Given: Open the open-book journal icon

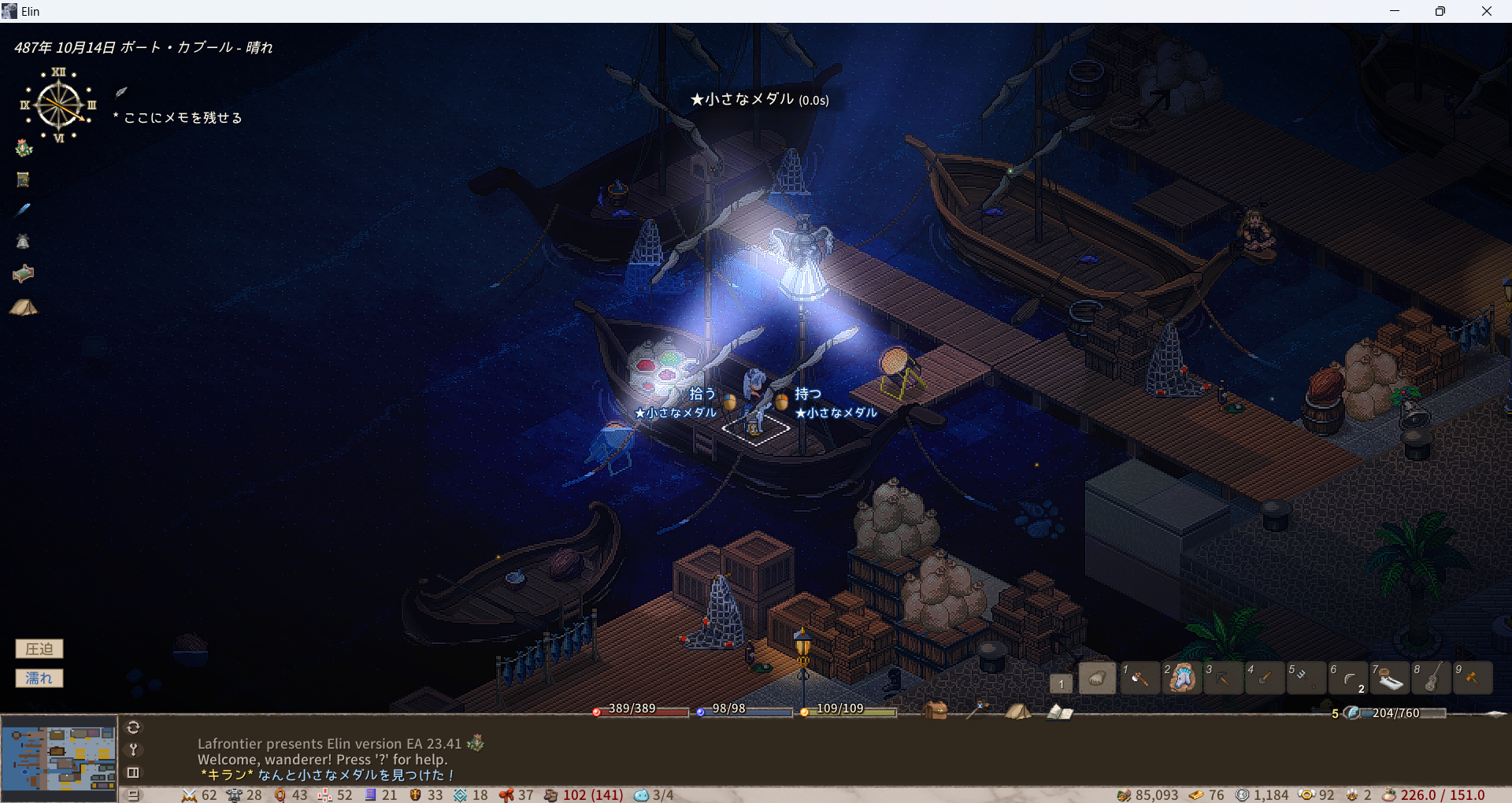Looking at the screenshot, I should click(x=1059, y=712).
